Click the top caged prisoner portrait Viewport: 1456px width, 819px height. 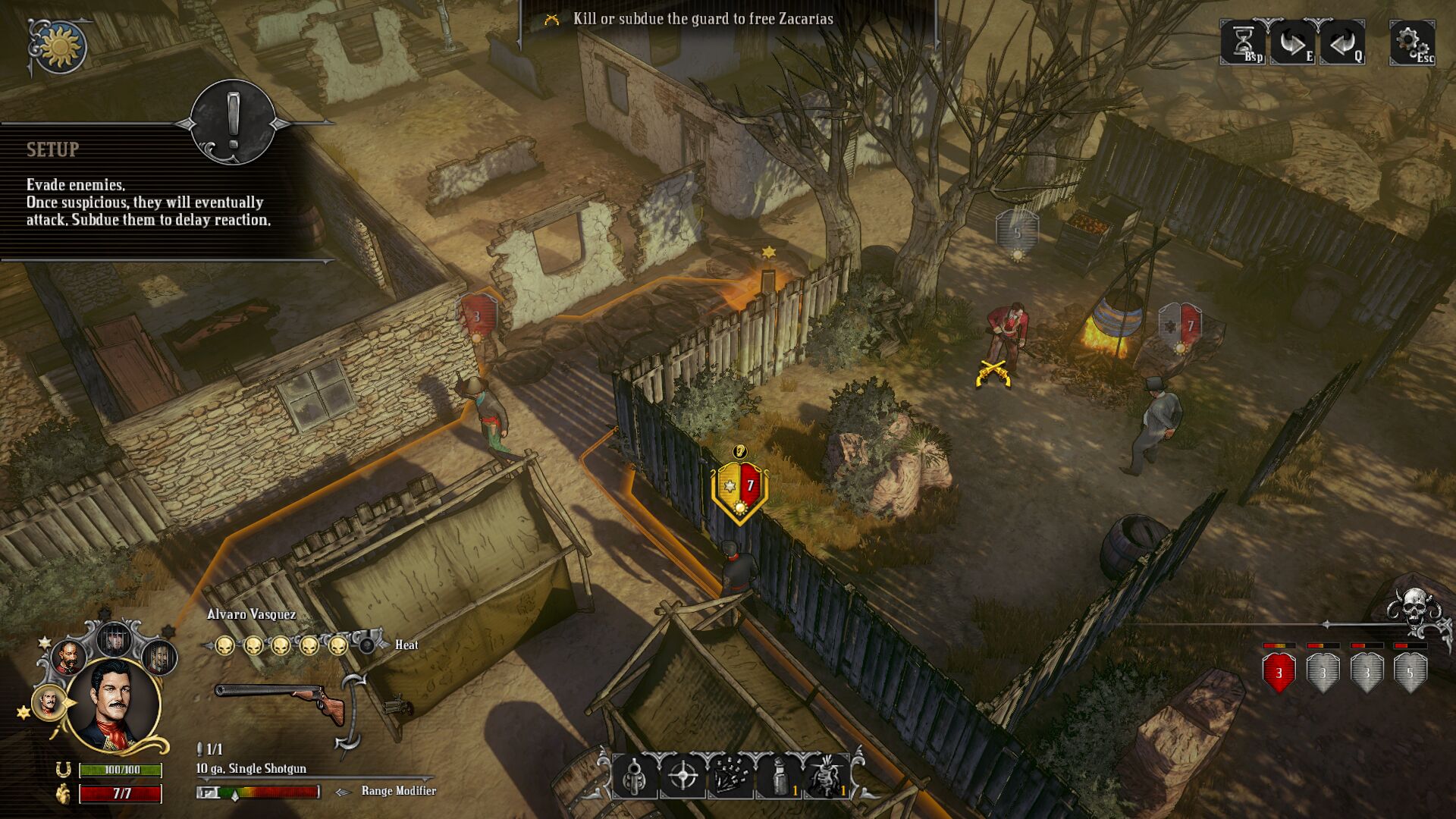click(115, 641)
